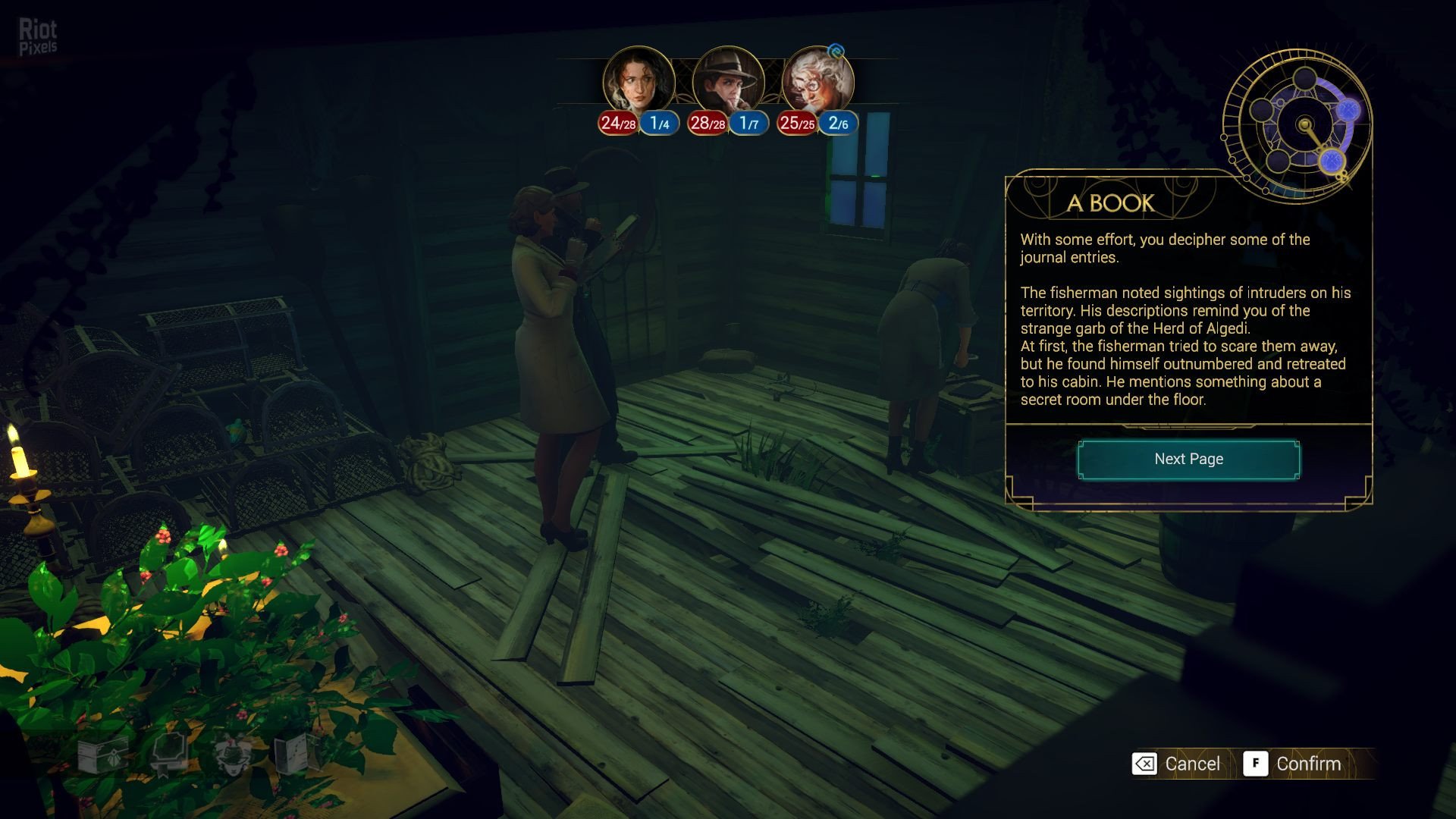Pick the white-haired professor portrait
Viewport: 1456px width, 819px height.
817,81
